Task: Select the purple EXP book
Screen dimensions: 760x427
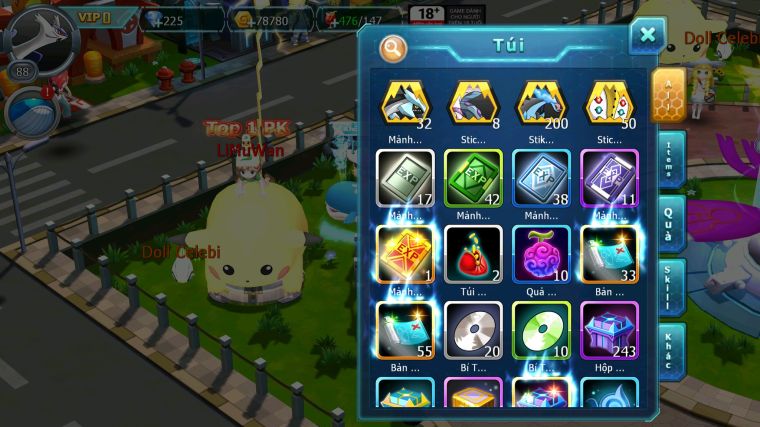Action: [609, 178]
